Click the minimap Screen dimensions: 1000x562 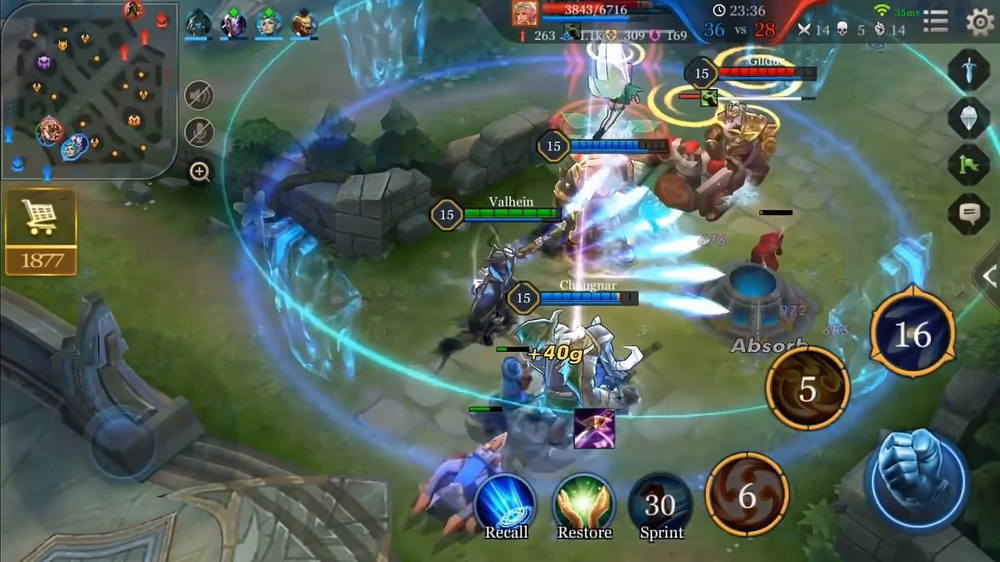89,91
